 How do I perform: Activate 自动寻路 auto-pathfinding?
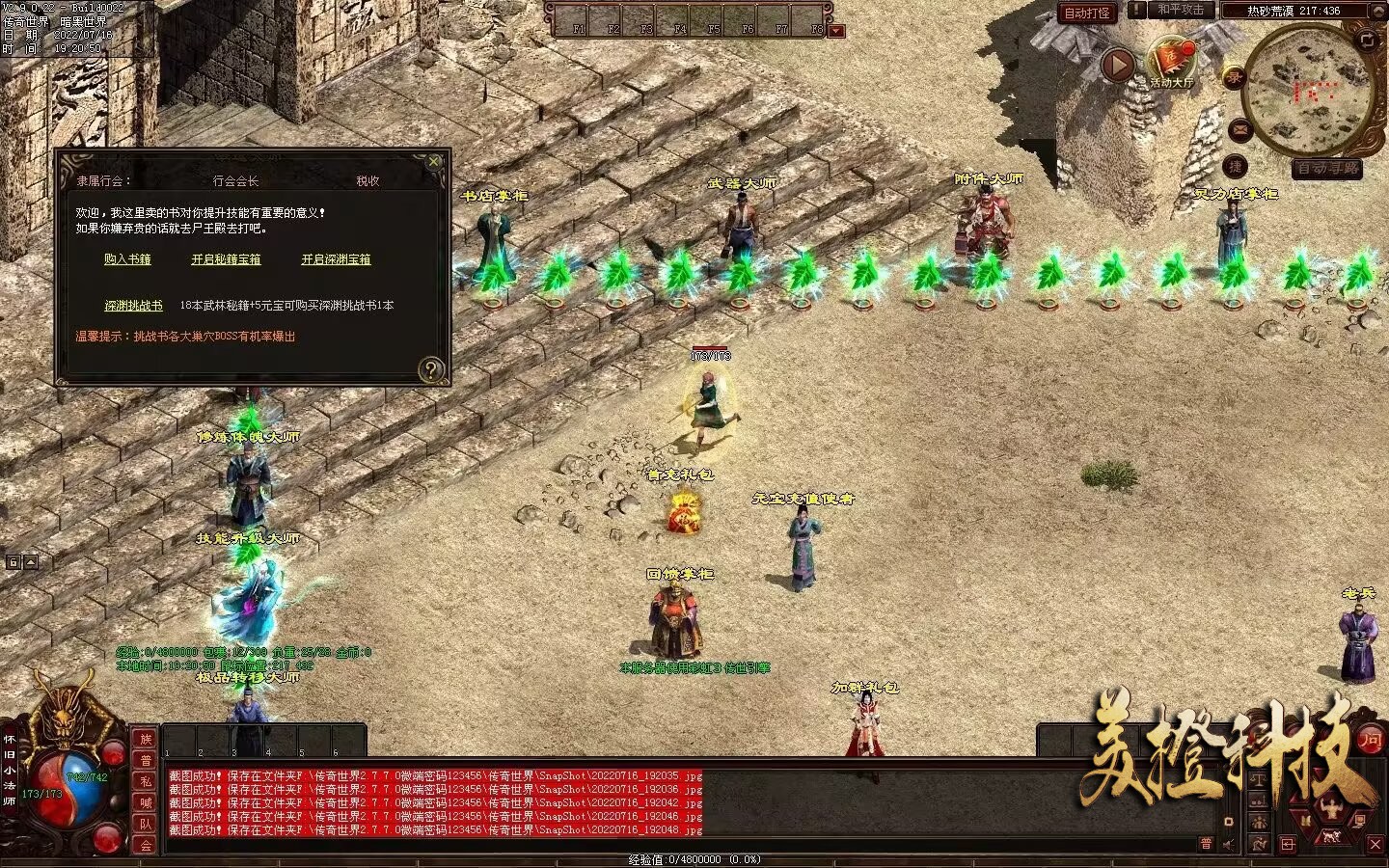(x=1328, y=169)
